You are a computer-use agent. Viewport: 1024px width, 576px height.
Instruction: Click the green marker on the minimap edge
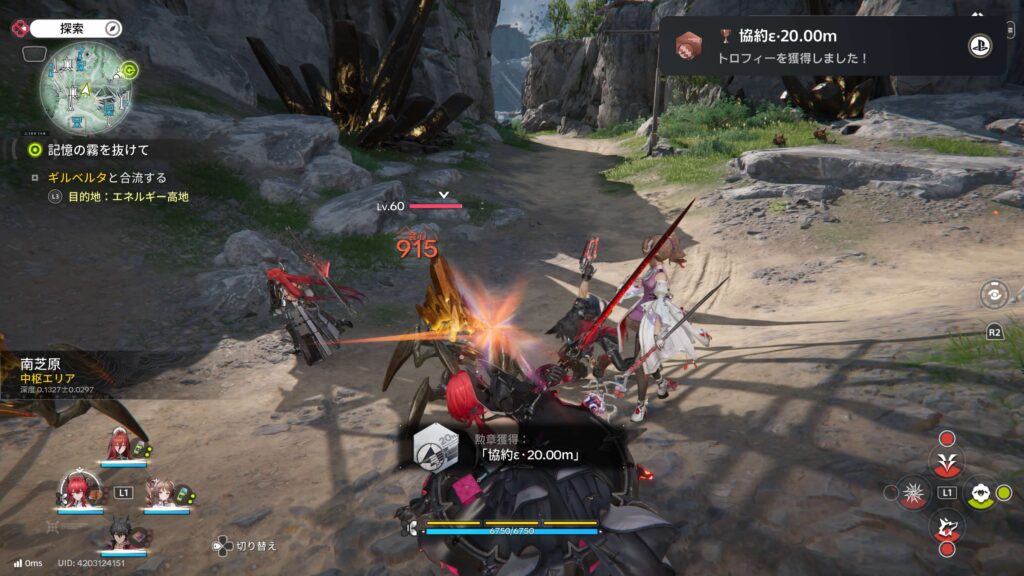(x=129, y=70)
